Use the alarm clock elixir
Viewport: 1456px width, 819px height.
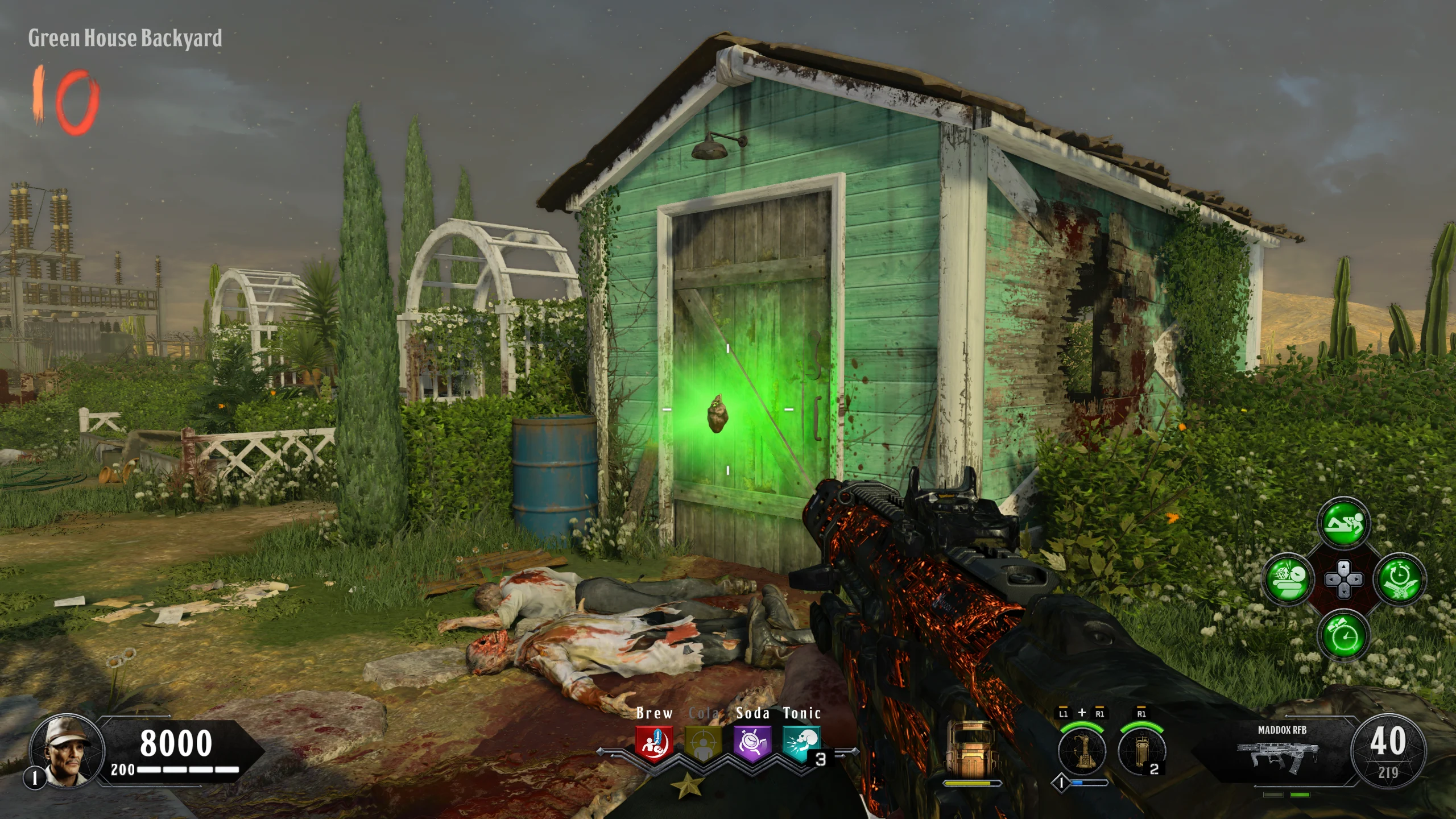click(1343, 635)
